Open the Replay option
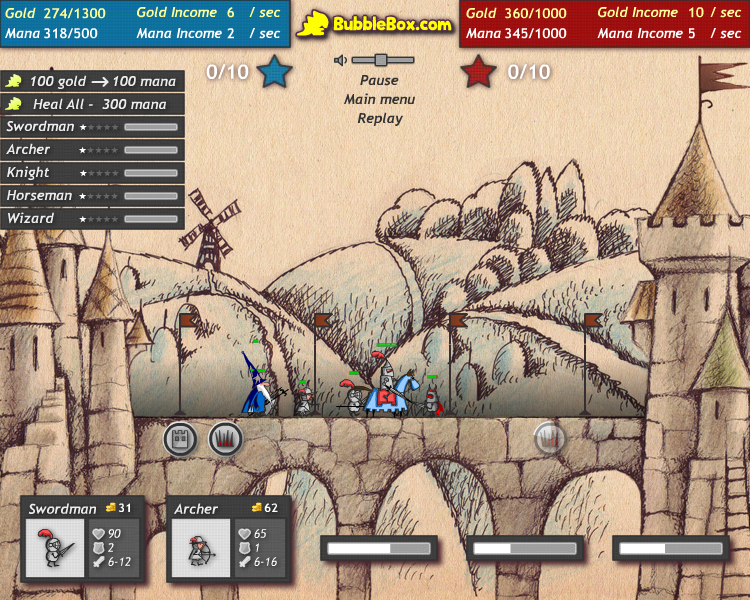 (379, 118)
